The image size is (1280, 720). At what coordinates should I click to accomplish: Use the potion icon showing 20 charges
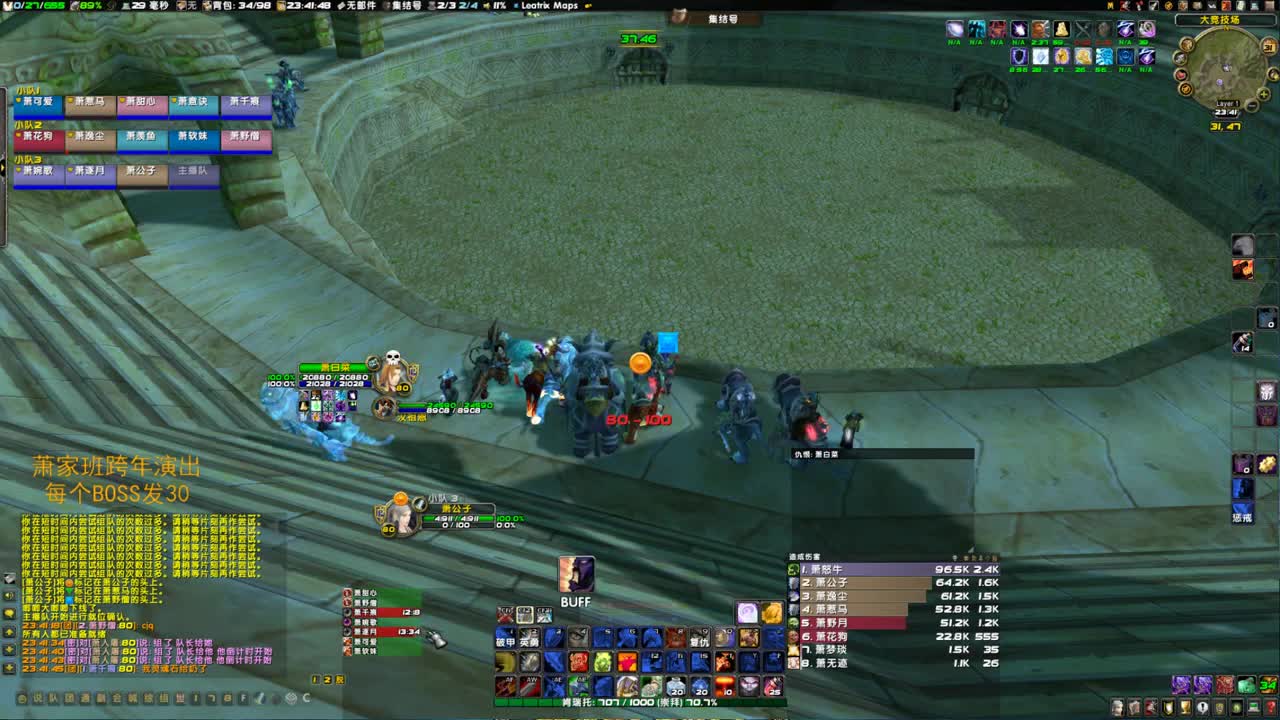point(676,687)
